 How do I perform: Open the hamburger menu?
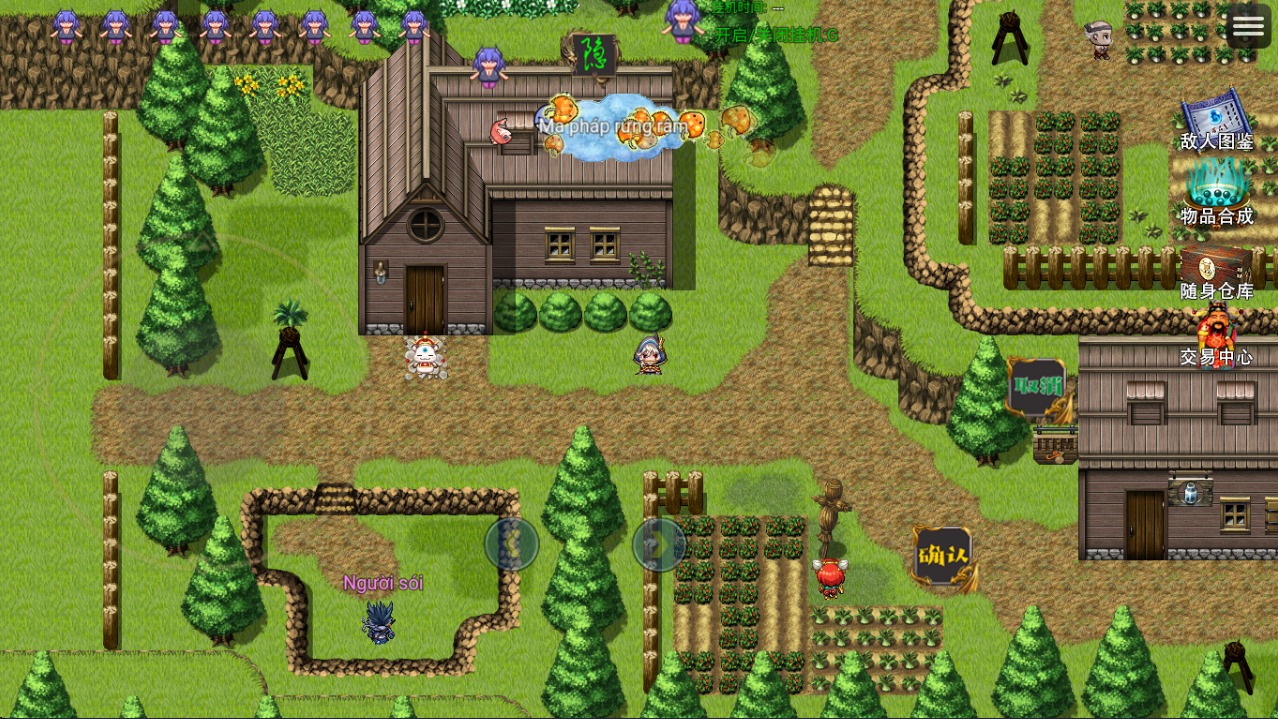1248,27
